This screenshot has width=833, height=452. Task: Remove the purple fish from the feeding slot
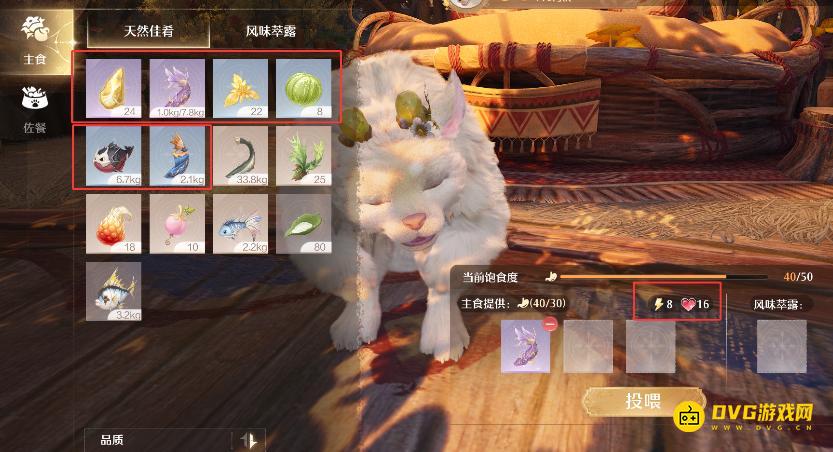(548, 323)
